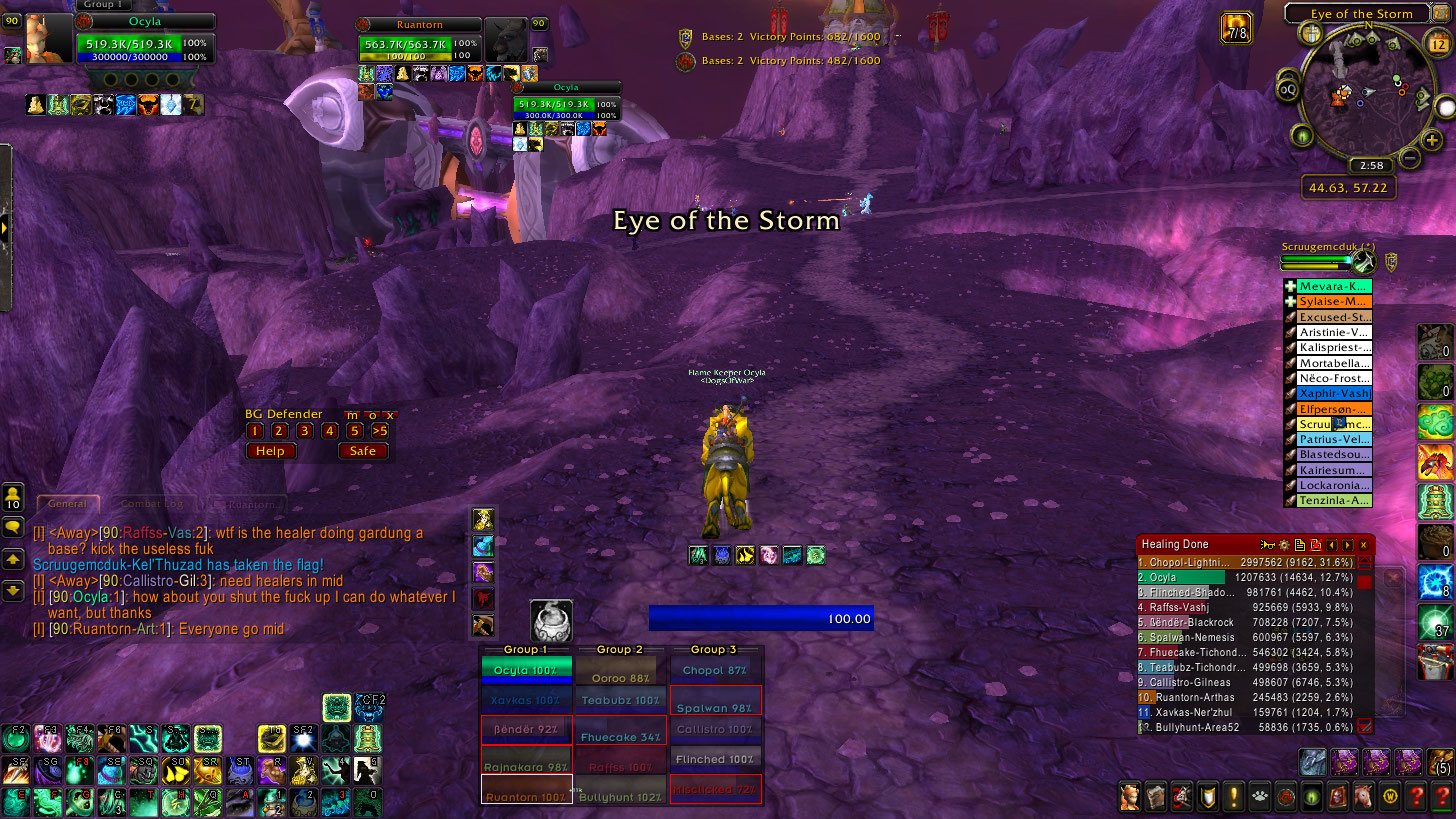Report base Safe in BG Defender
This screenshot has height=819, width=1456.
[362, 451]
